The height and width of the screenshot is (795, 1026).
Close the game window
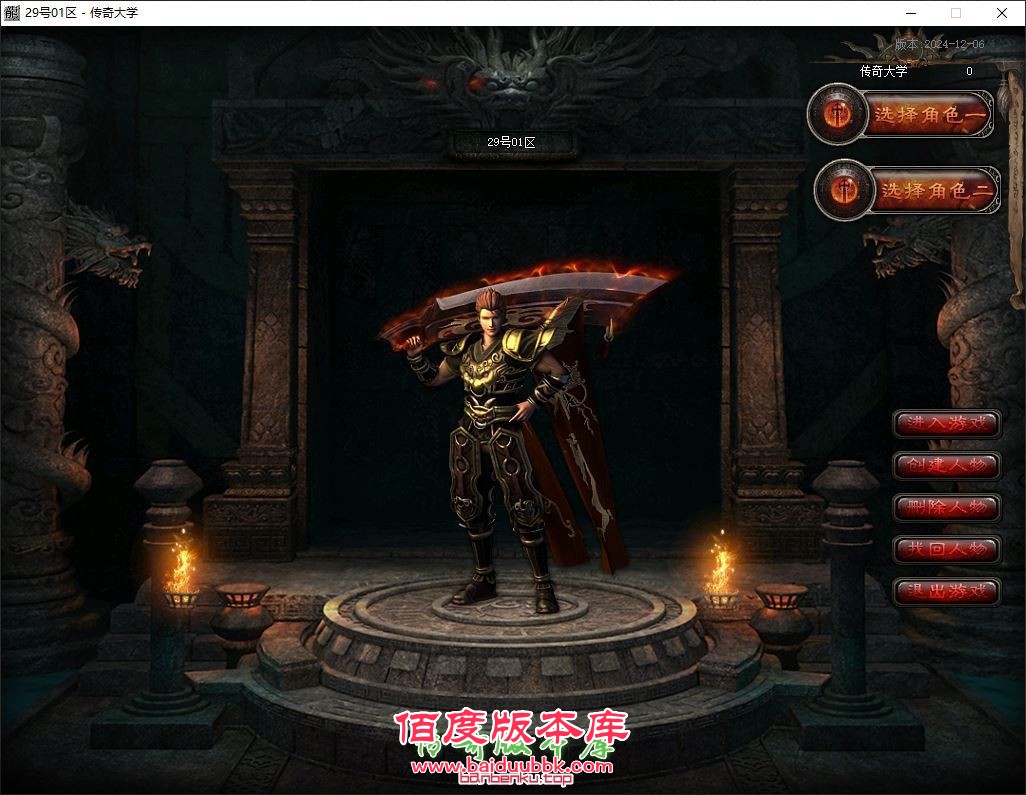click(x=1002, y=13)
